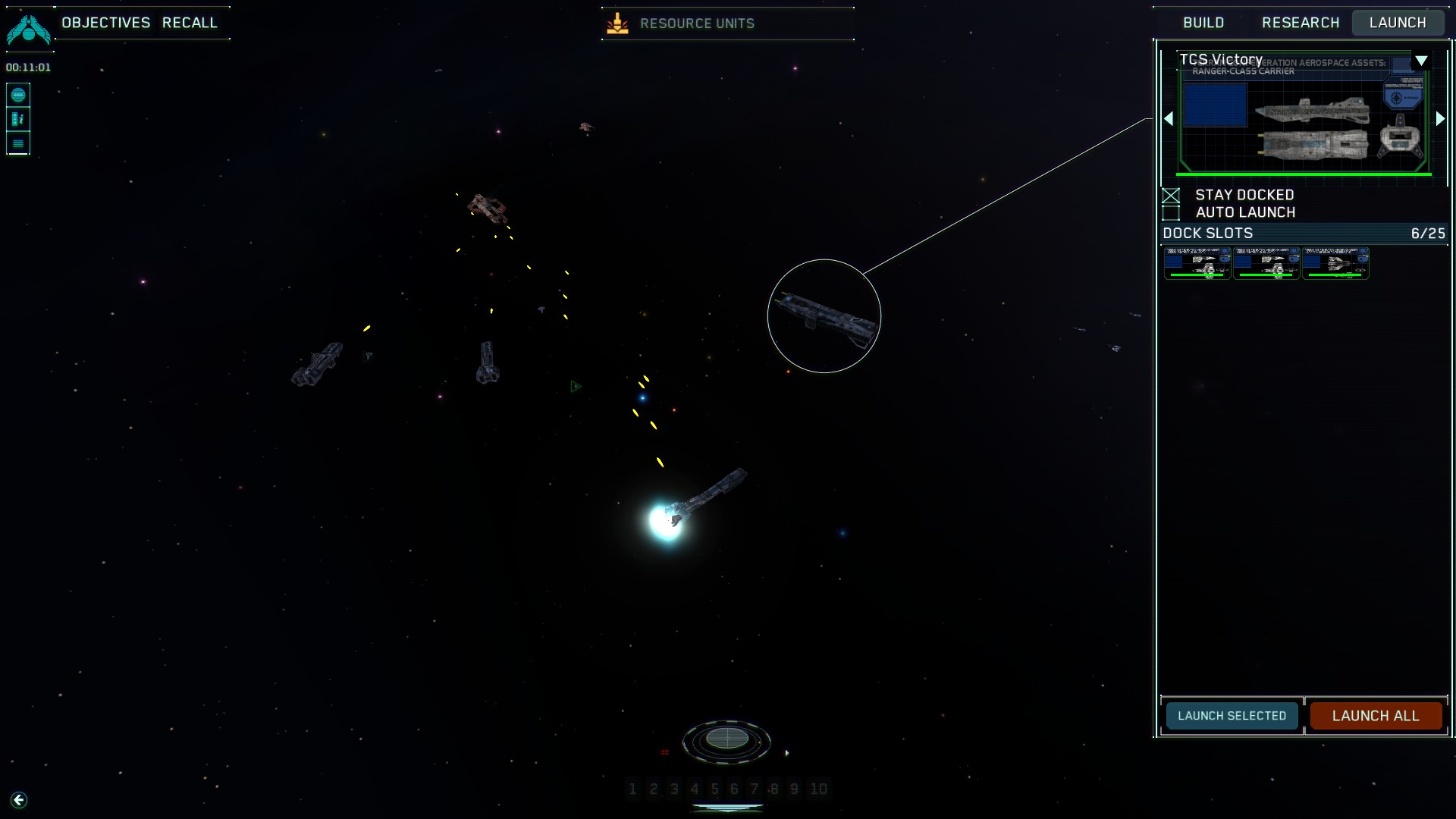1456x819 pixels.
Task: Show the previous carrier with left arrow
Action: coord(1169,119)
